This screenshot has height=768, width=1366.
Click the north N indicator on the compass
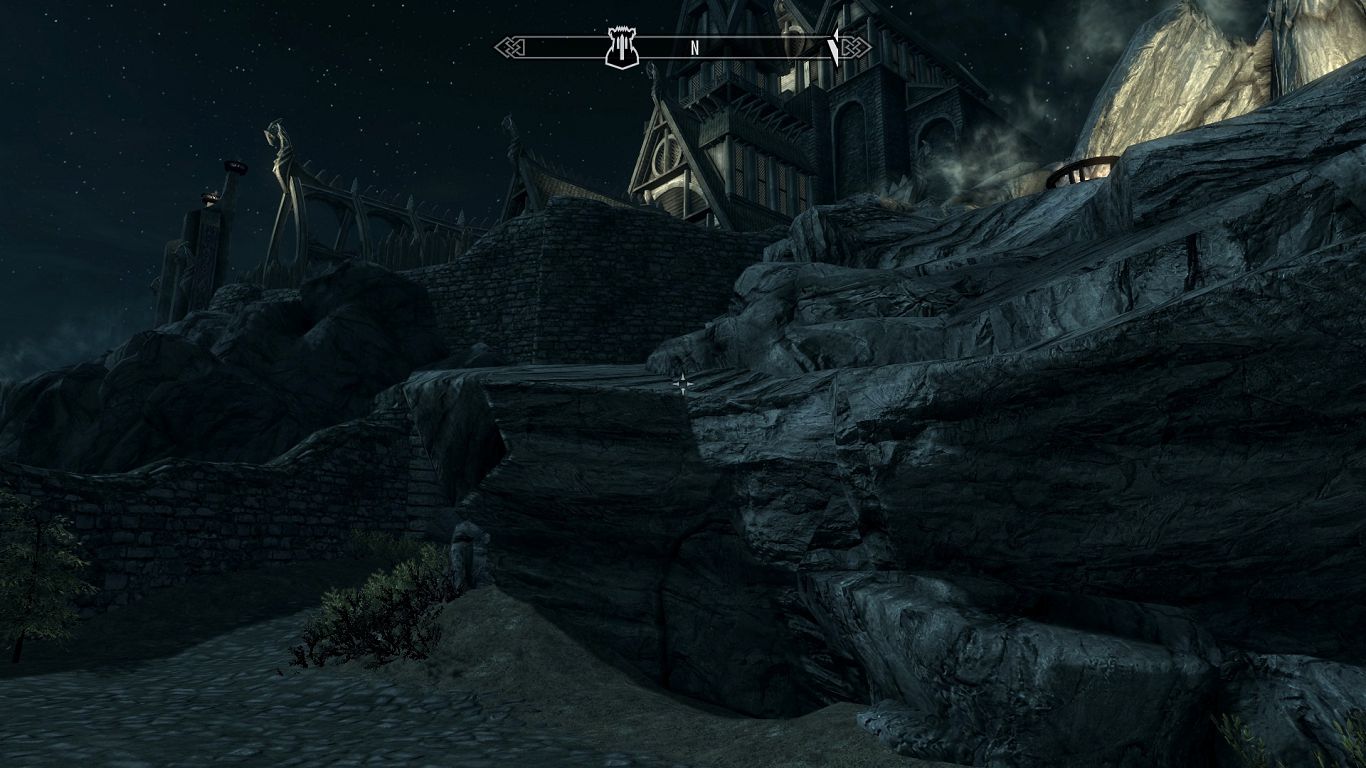(x=694, y=48)
